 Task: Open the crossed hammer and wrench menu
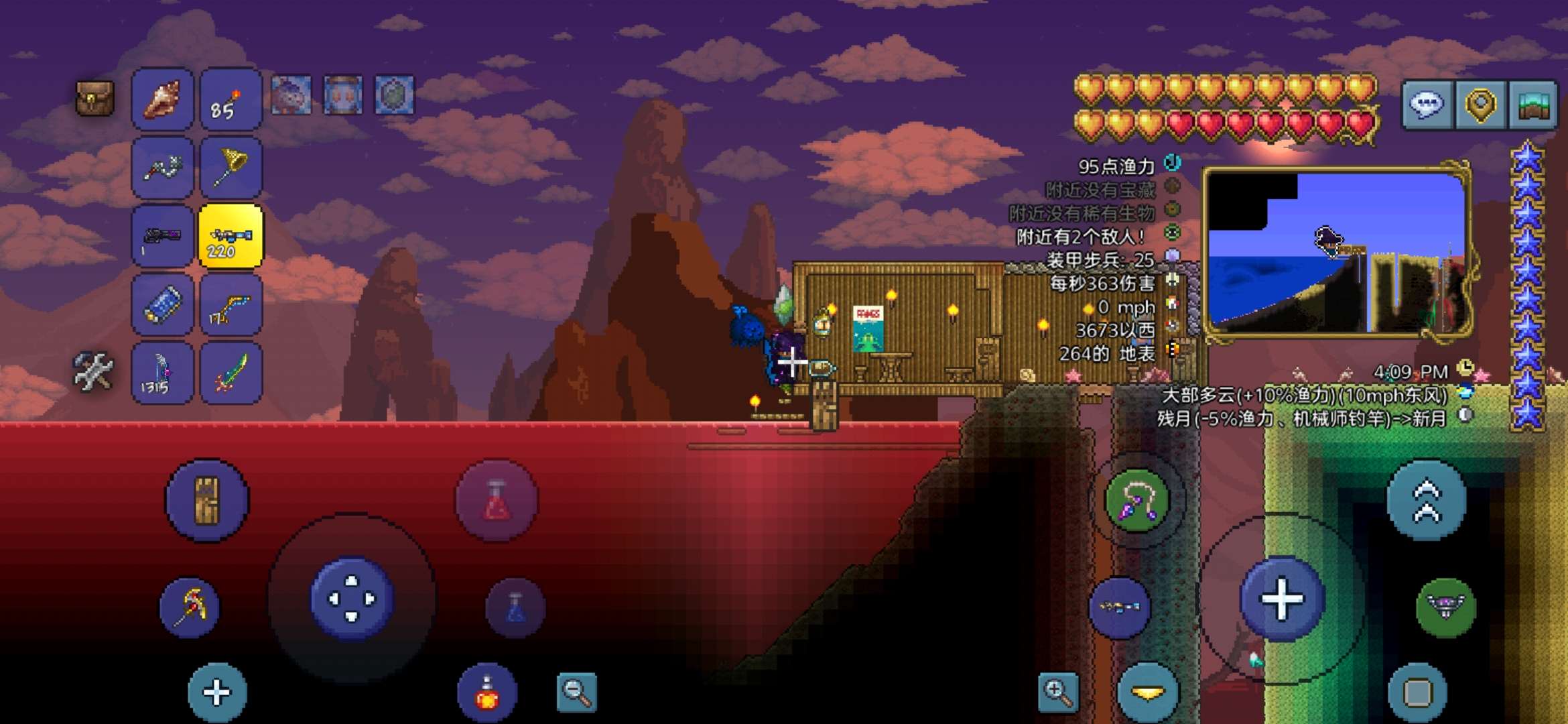[x=93, y=371]
